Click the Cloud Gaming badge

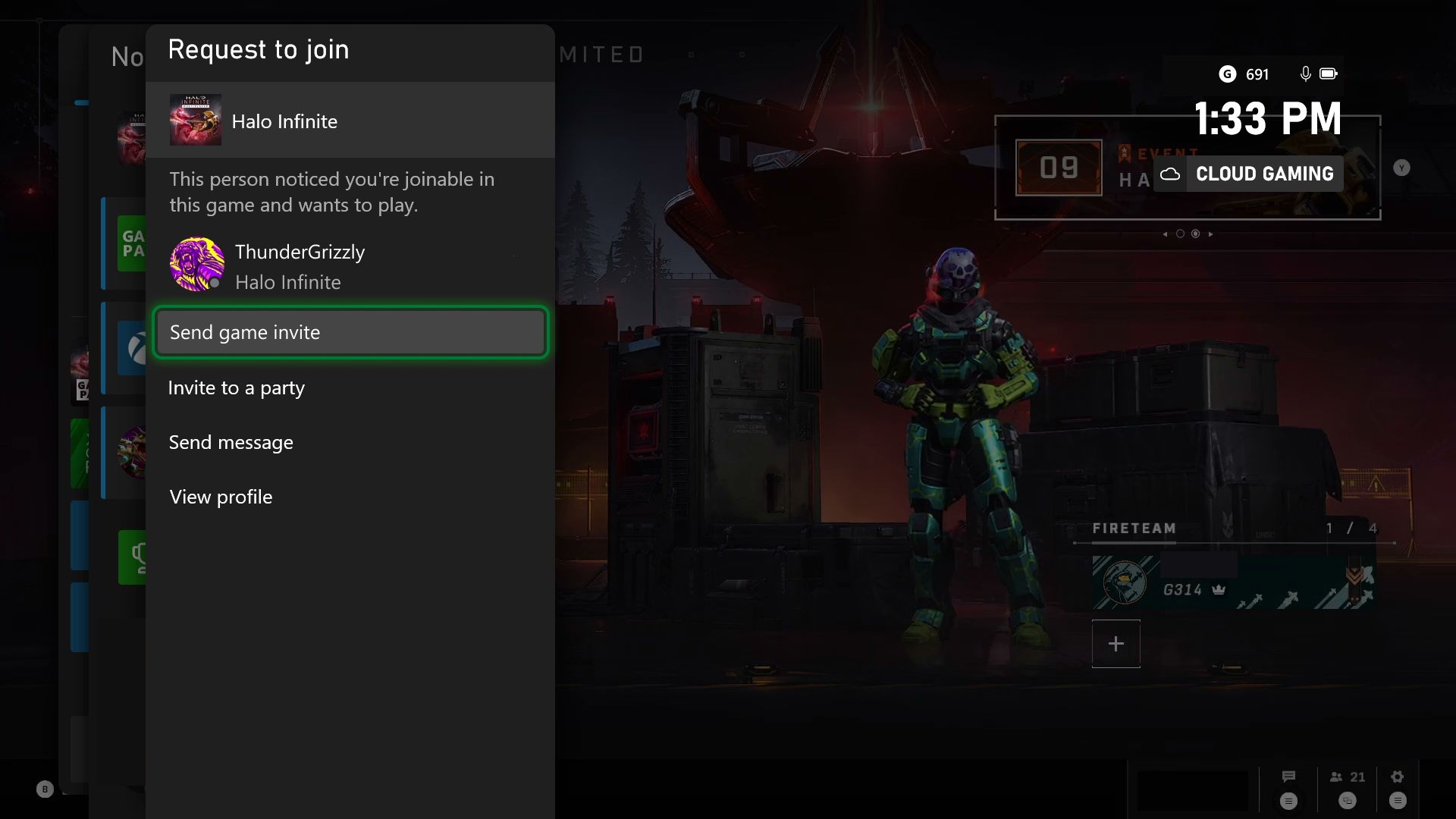1249,174
